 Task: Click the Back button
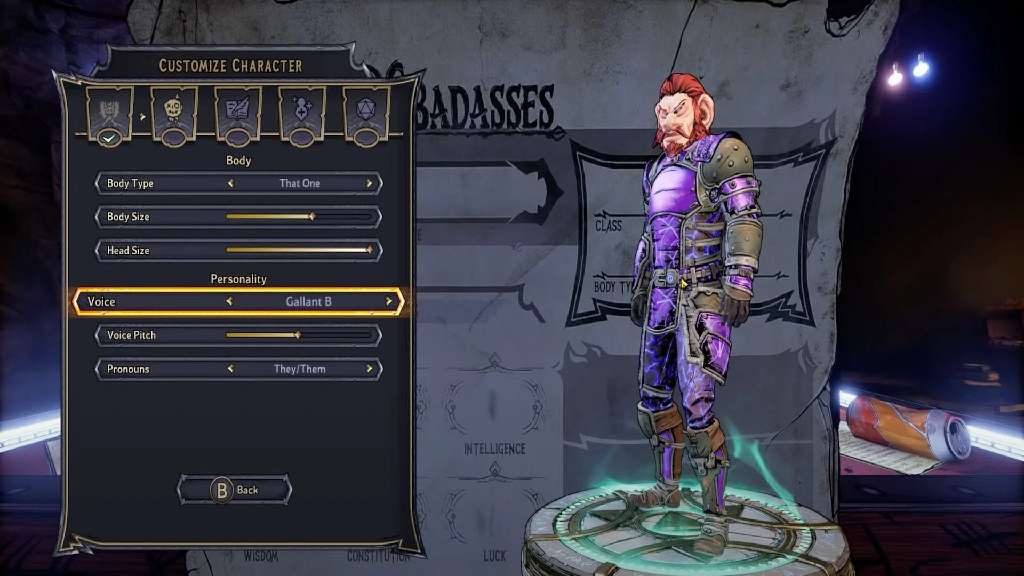235,490
